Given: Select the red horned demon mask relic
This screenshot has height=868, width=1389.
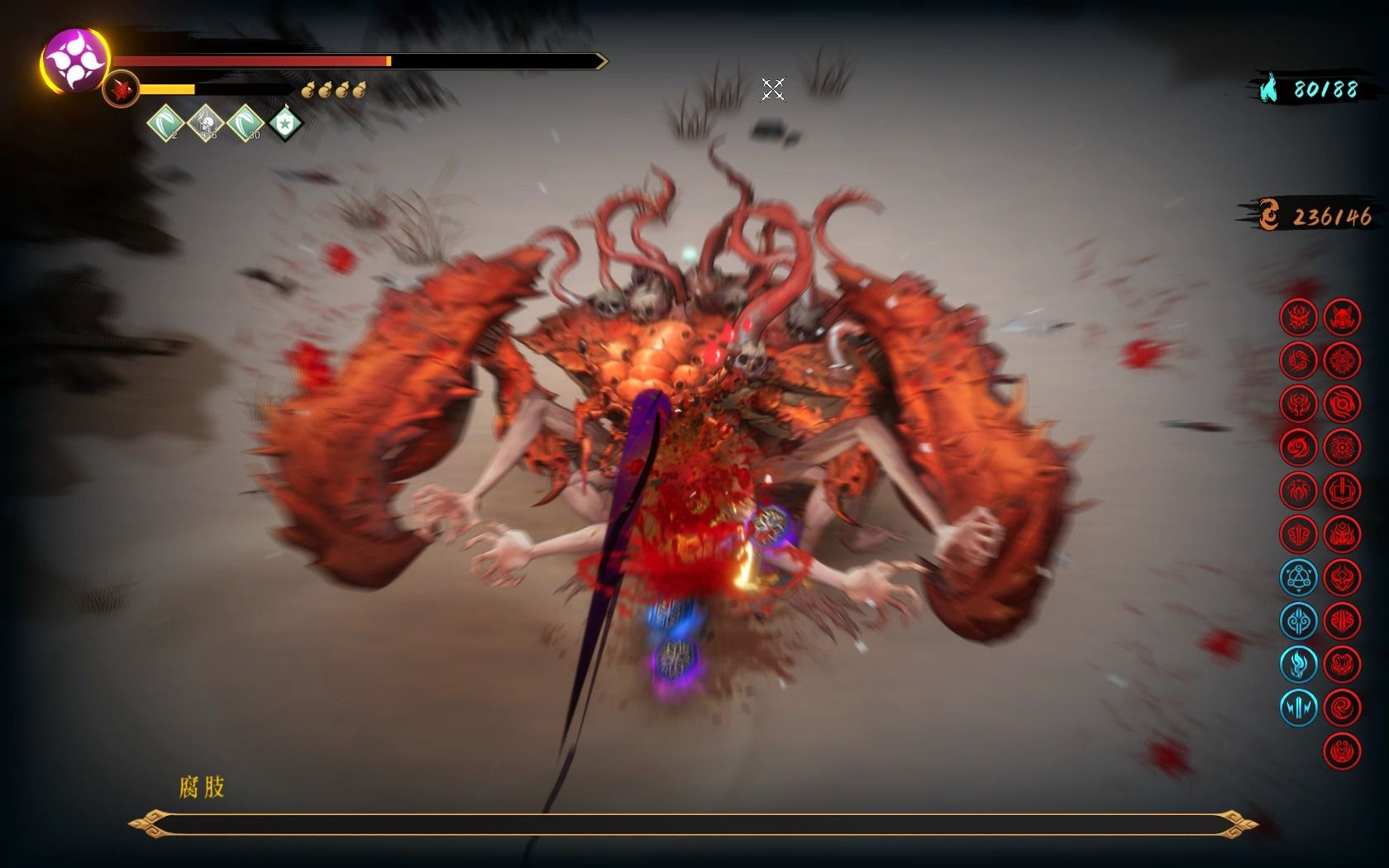Looking at the screenshot, I should [x=1342, y=316].
